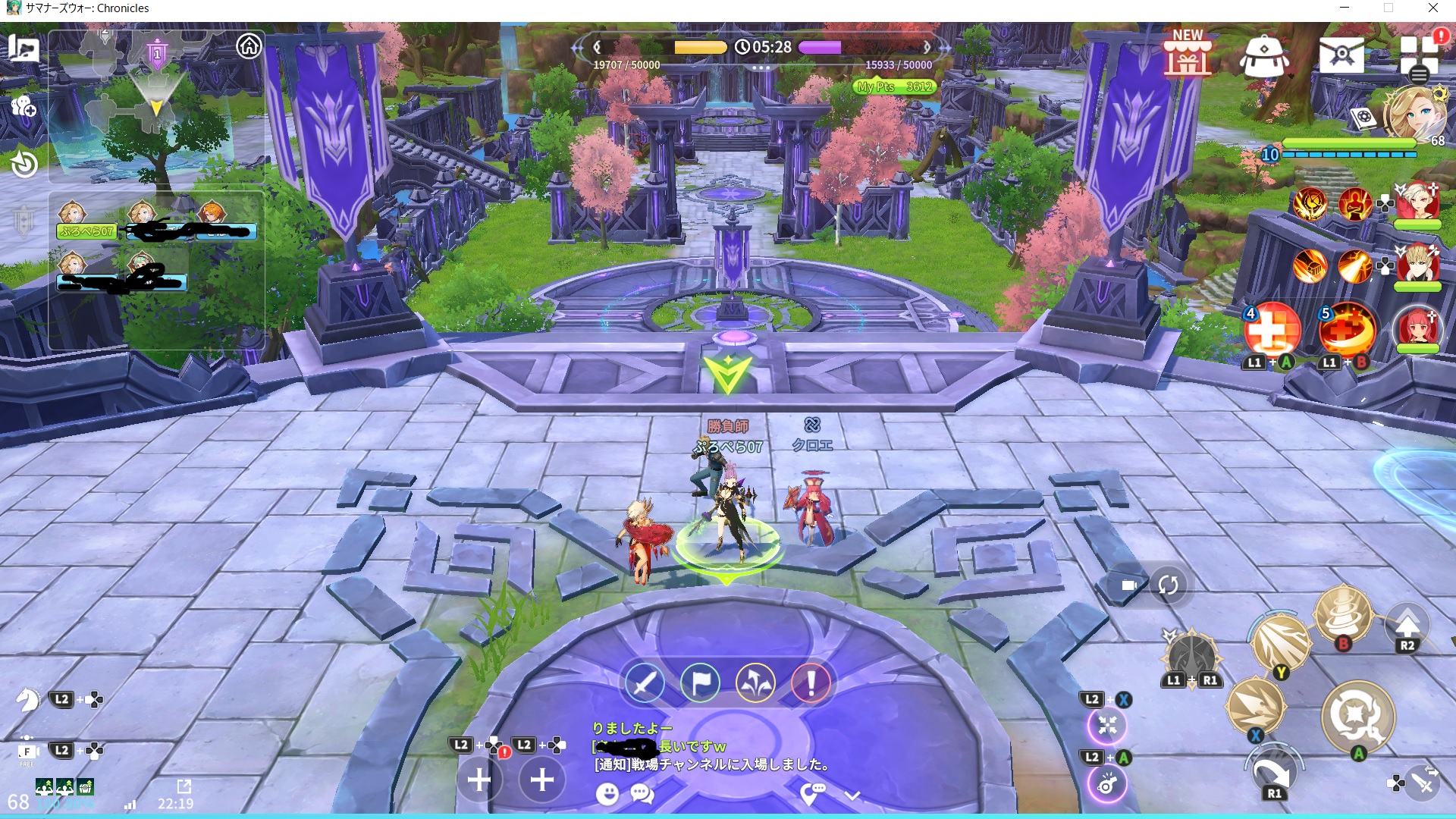This screenshot has height=819, width=1456.
Task: Select party member ぷろぺら07
Action: point(86,231)
